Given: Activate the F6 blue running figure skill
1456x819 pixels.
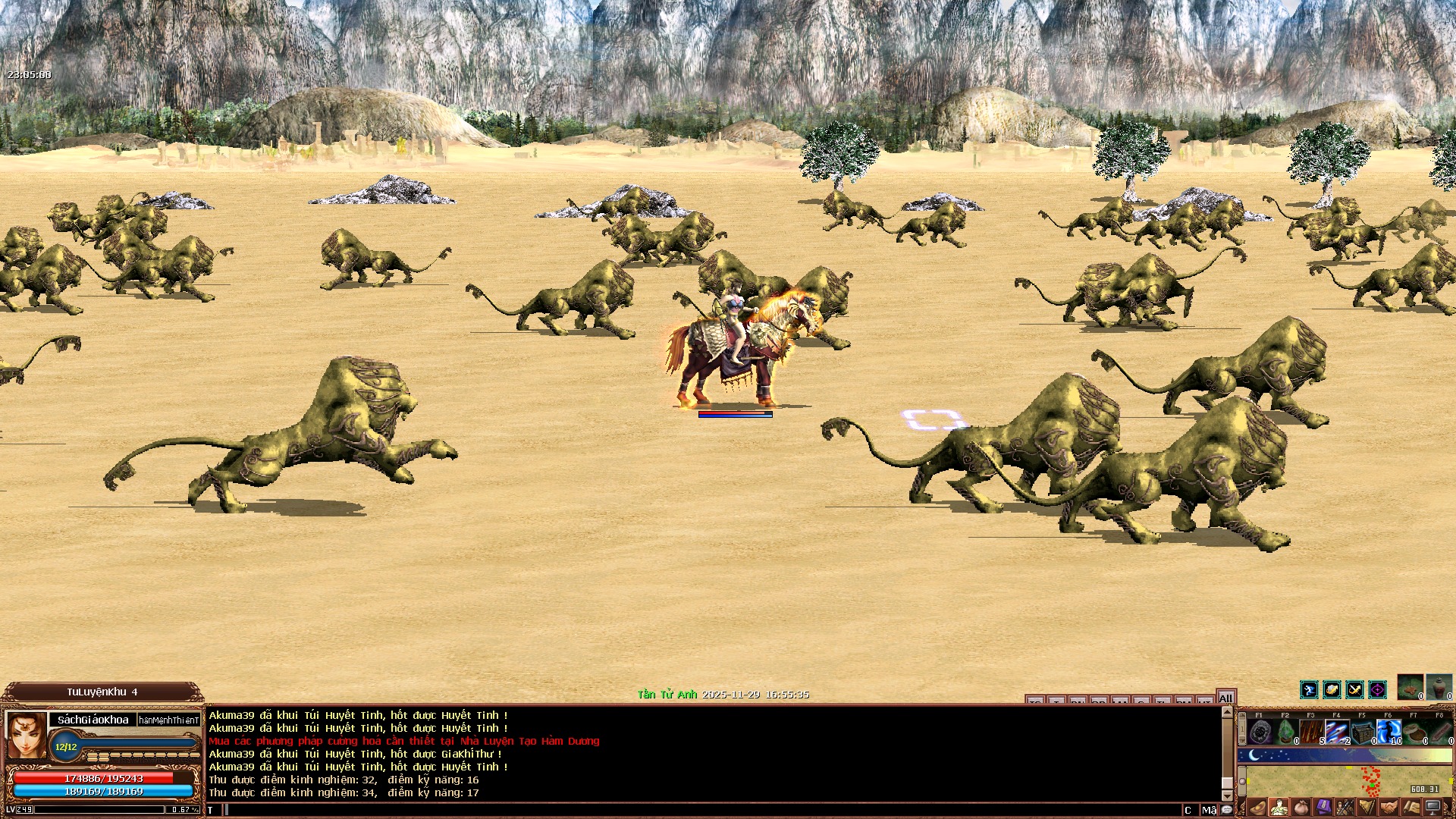Looking at the screenshot, I should tap(1389, 733).
